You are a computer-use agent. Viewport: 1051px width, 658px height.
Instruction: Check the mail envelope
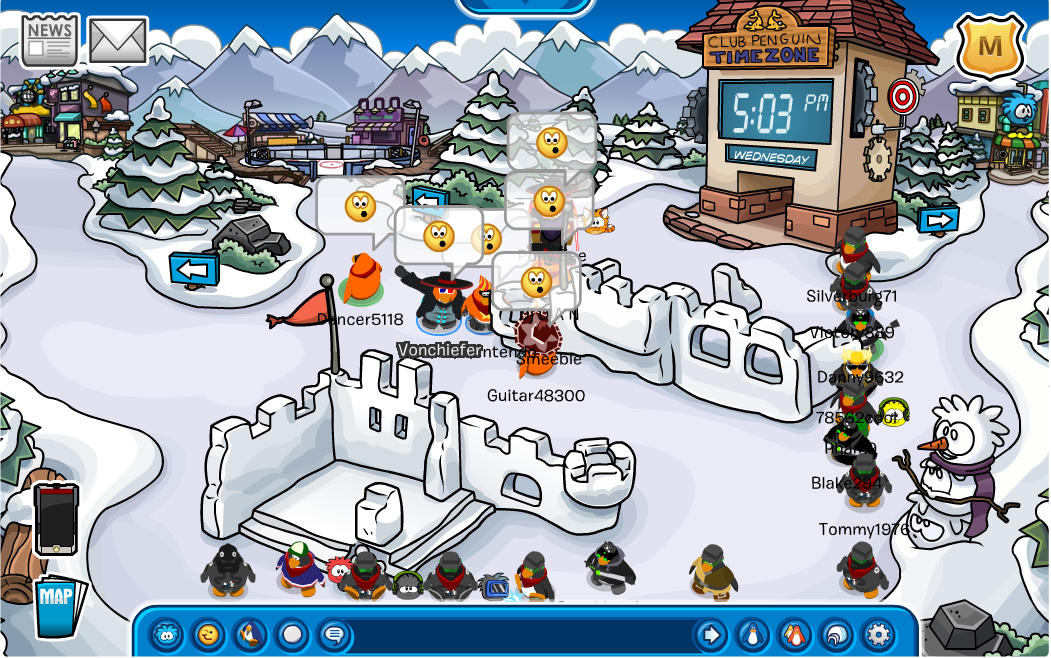(x=118, y=40)
